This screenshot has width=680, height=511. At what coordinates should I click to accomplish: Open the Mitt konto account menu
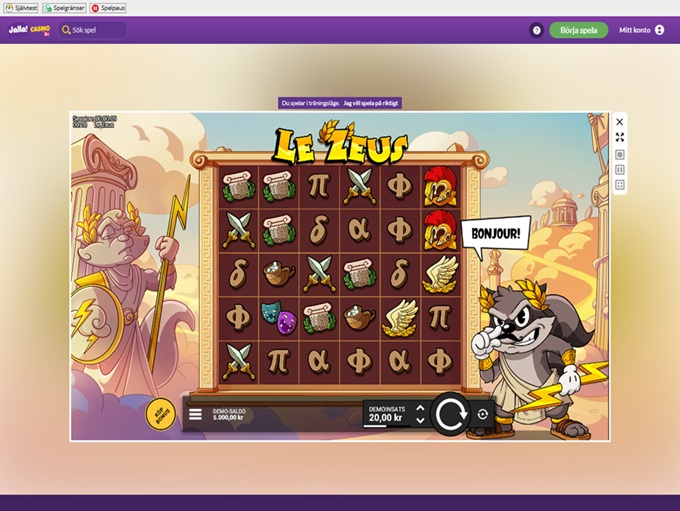641,30
